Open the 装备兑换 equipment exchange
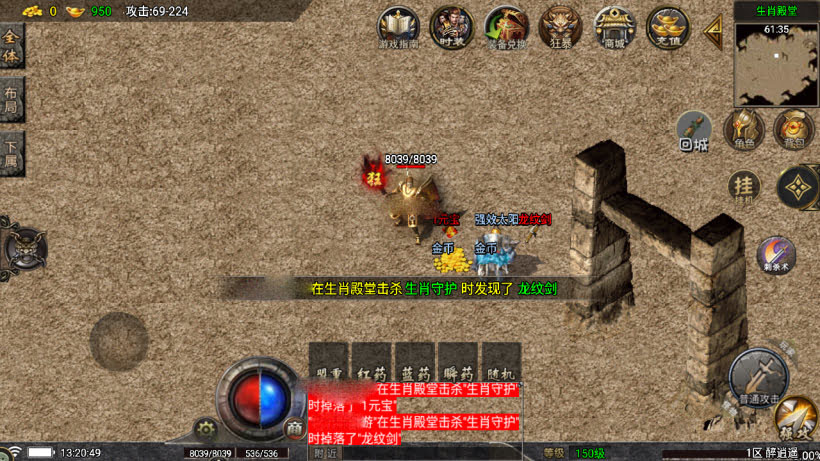 505,27
